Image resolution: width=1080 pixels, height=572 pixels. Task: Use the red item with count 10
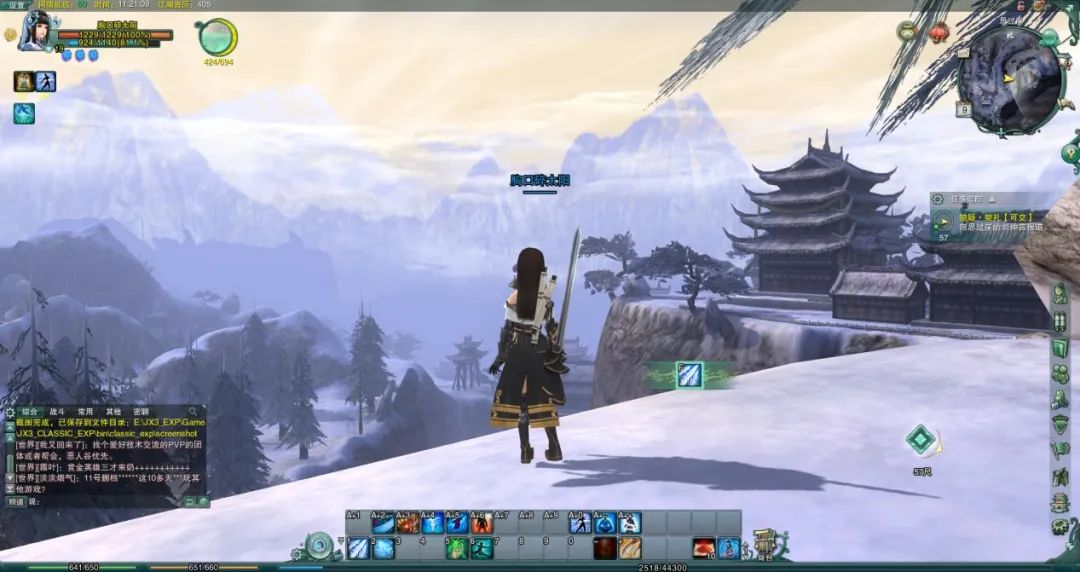pyautogui.click(x=704, y=547)
